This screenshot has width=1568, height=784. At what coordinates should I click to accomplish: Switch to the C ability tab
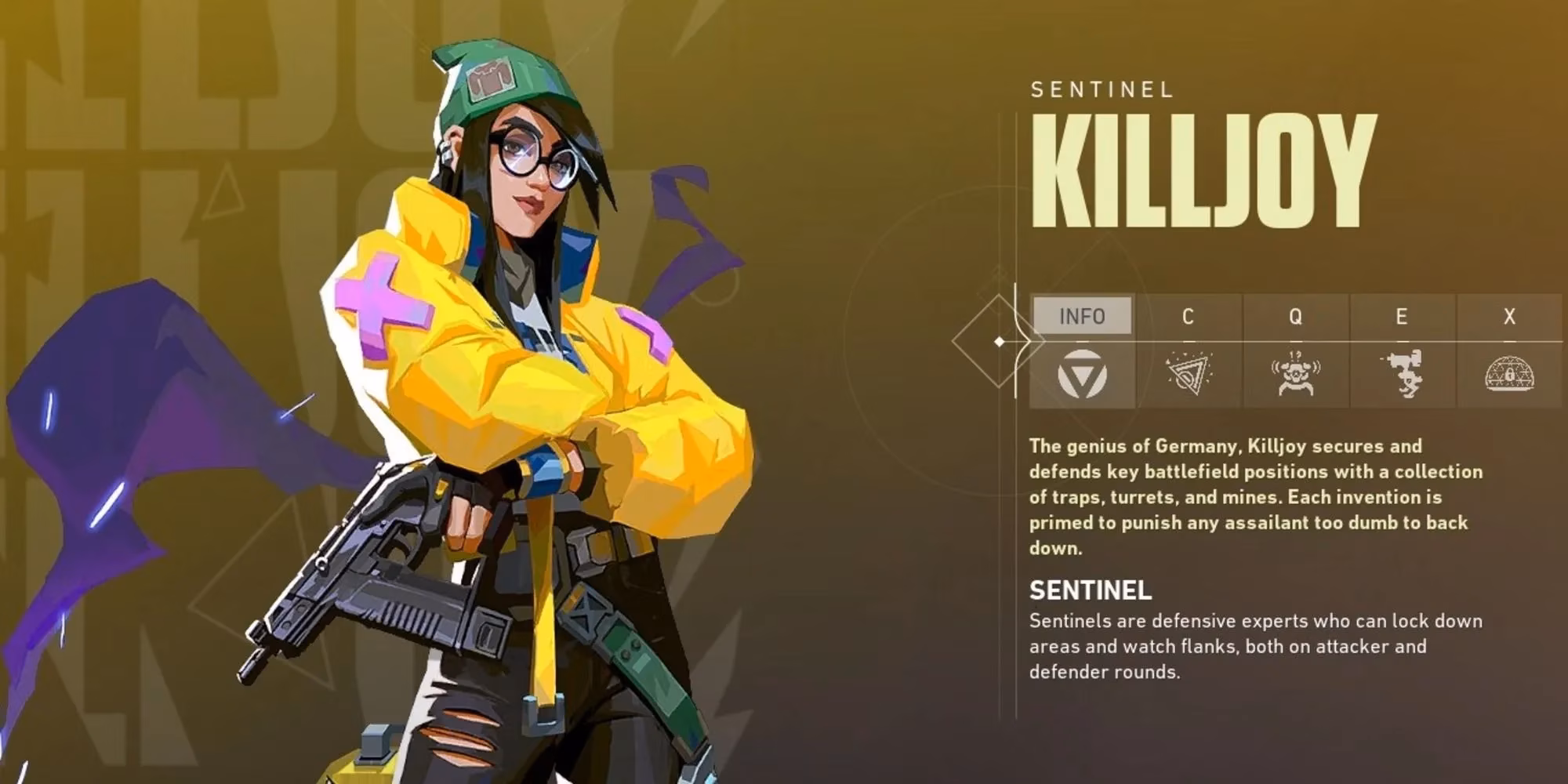coord(1188,316)
